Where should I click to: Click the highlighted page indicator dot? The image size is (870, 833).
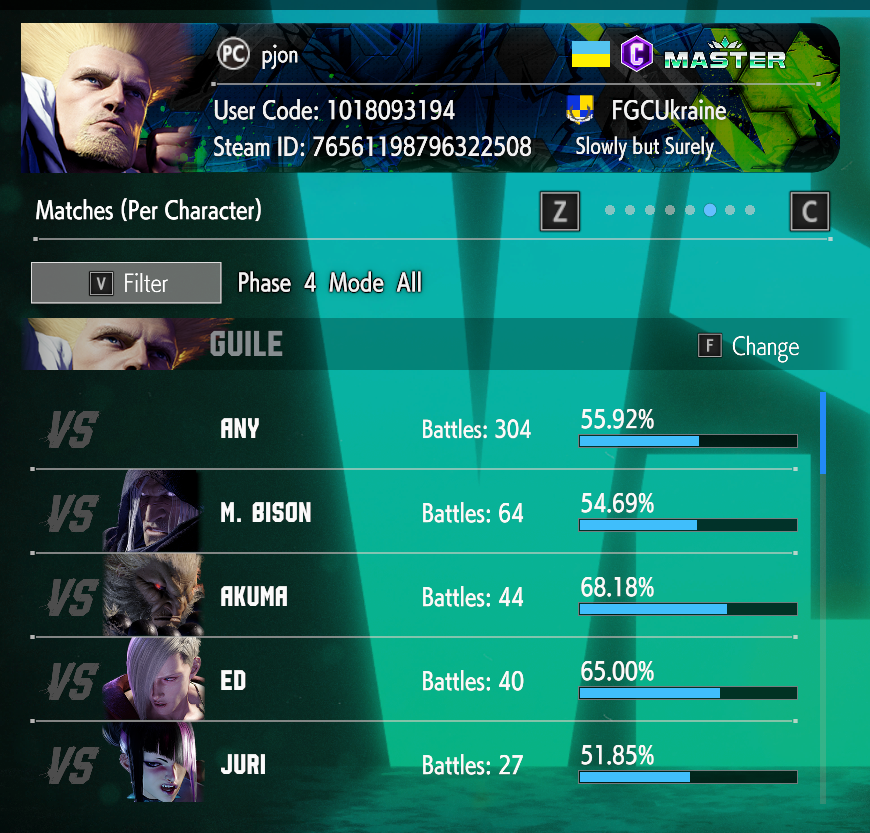coord(710,211)
